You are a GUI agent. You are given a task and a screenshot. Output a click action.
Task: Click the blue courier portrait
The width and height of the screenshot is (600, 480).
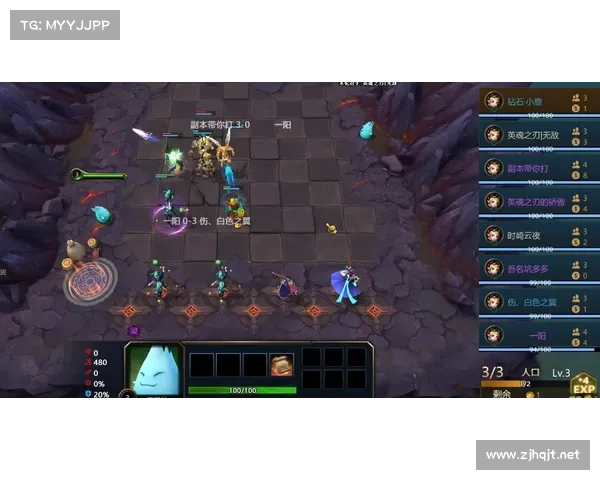pos(153,371)
